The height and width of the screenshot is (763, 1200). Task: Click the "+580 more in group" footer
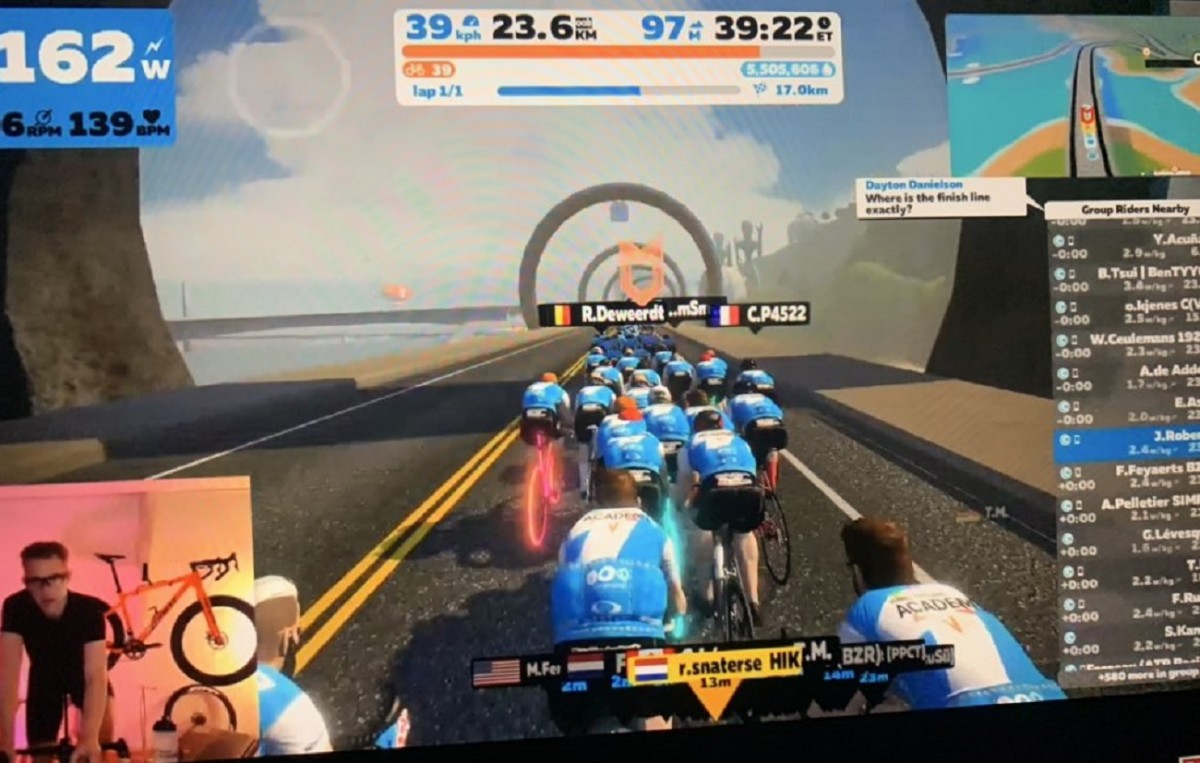click(x=1143, y=675)
